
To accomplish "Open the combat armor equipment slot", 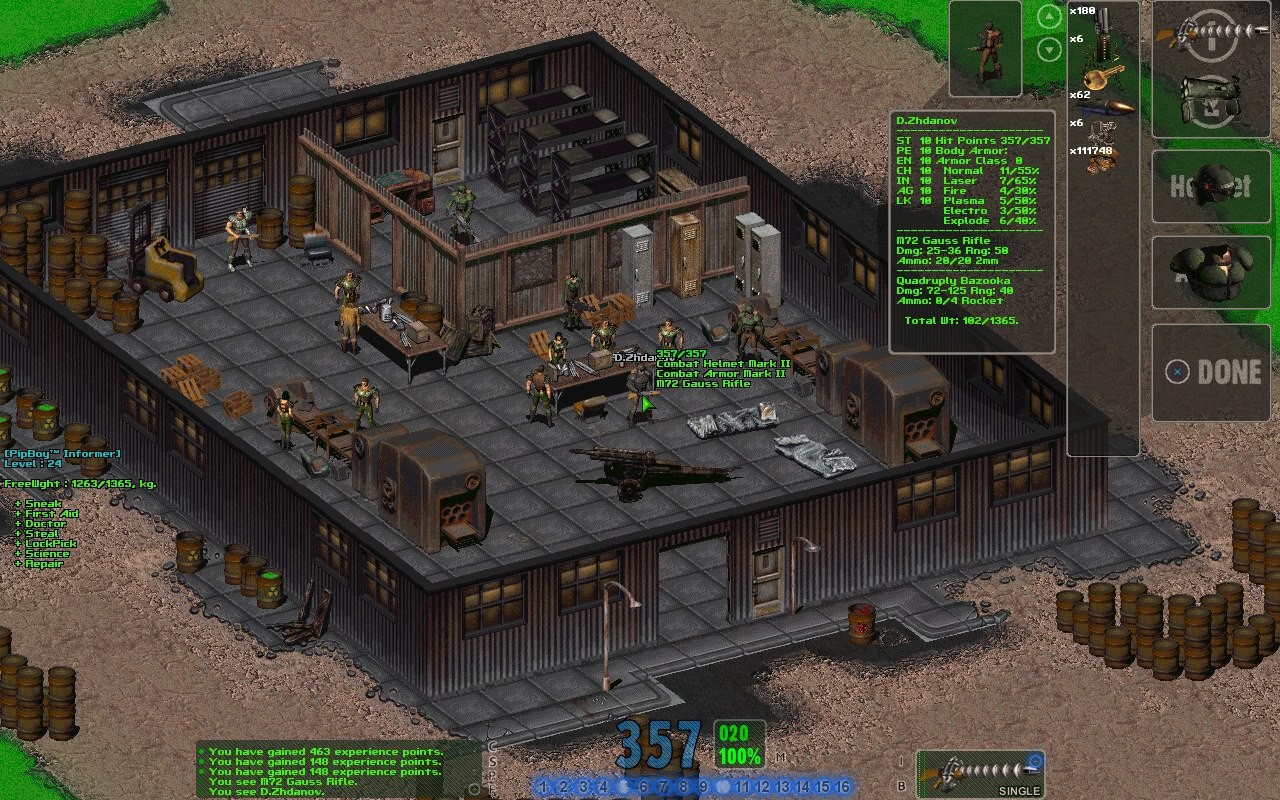I will (1216, 272).
